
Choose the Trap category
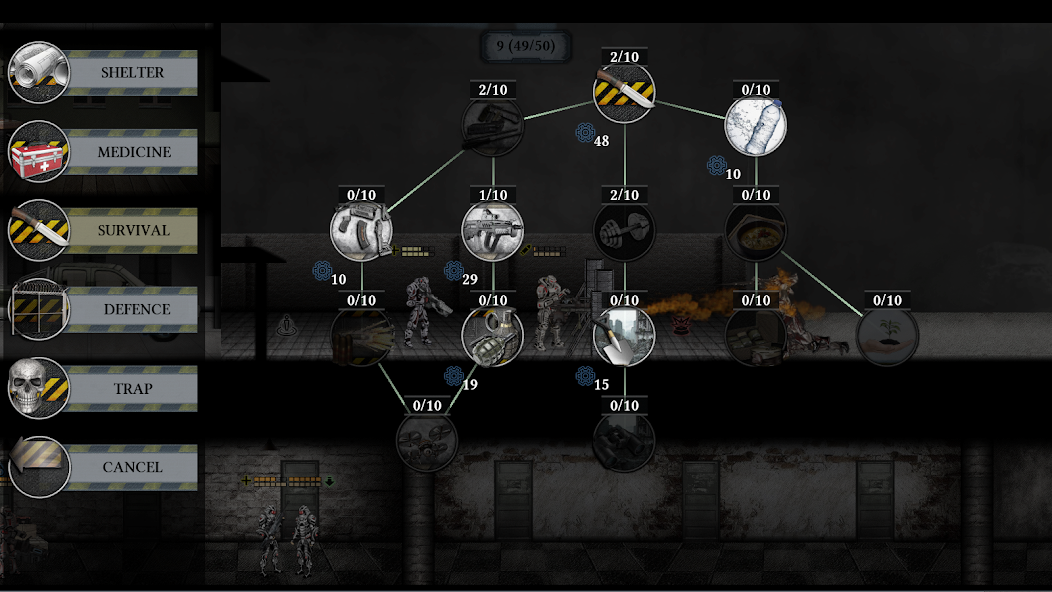pos(132,388)
